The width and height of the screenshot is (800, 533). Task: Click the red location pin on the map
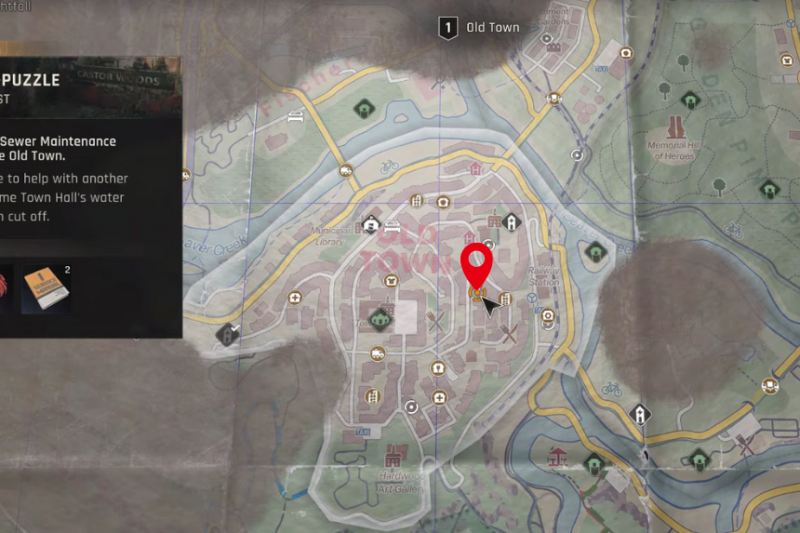(477, 264)
